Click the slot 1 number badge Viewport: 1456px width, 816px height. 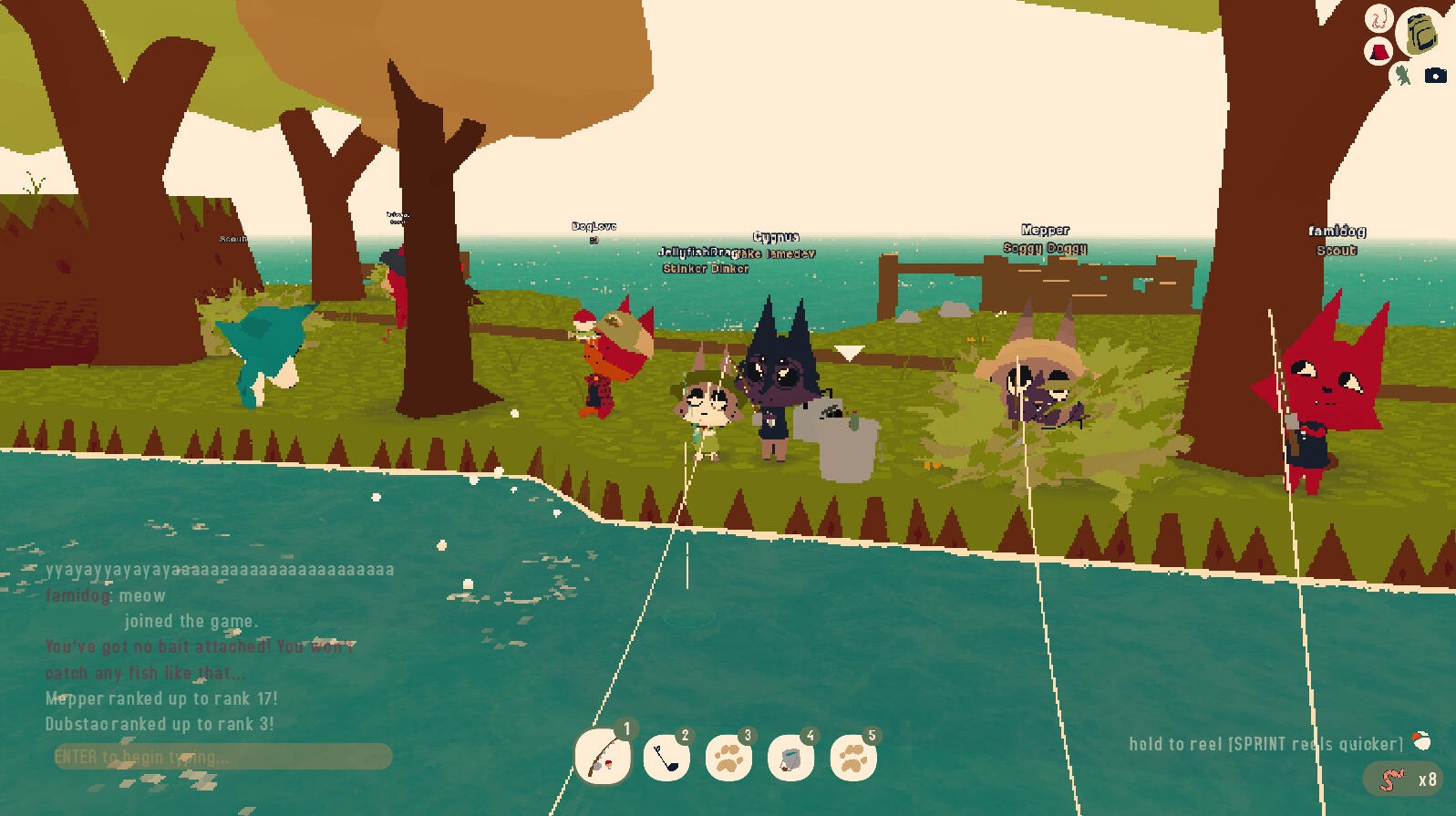[x=626, y=728]
